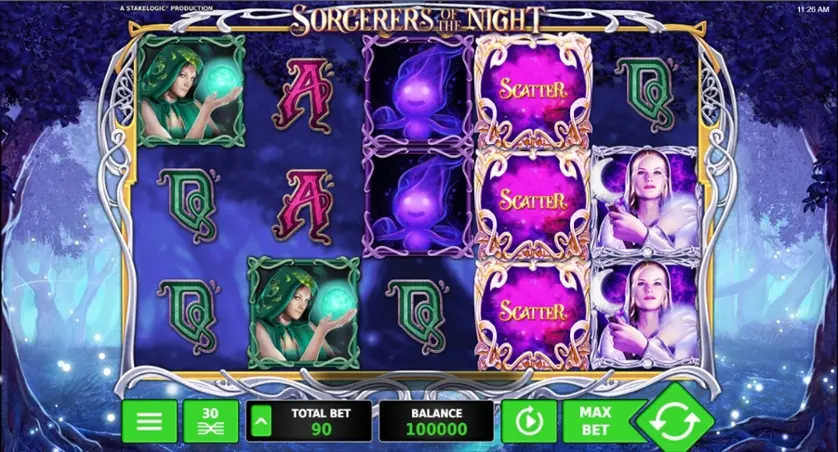This screenshot has height=452, width=838.
Task: Open the hamburger menu
Action: pos(149,421)
